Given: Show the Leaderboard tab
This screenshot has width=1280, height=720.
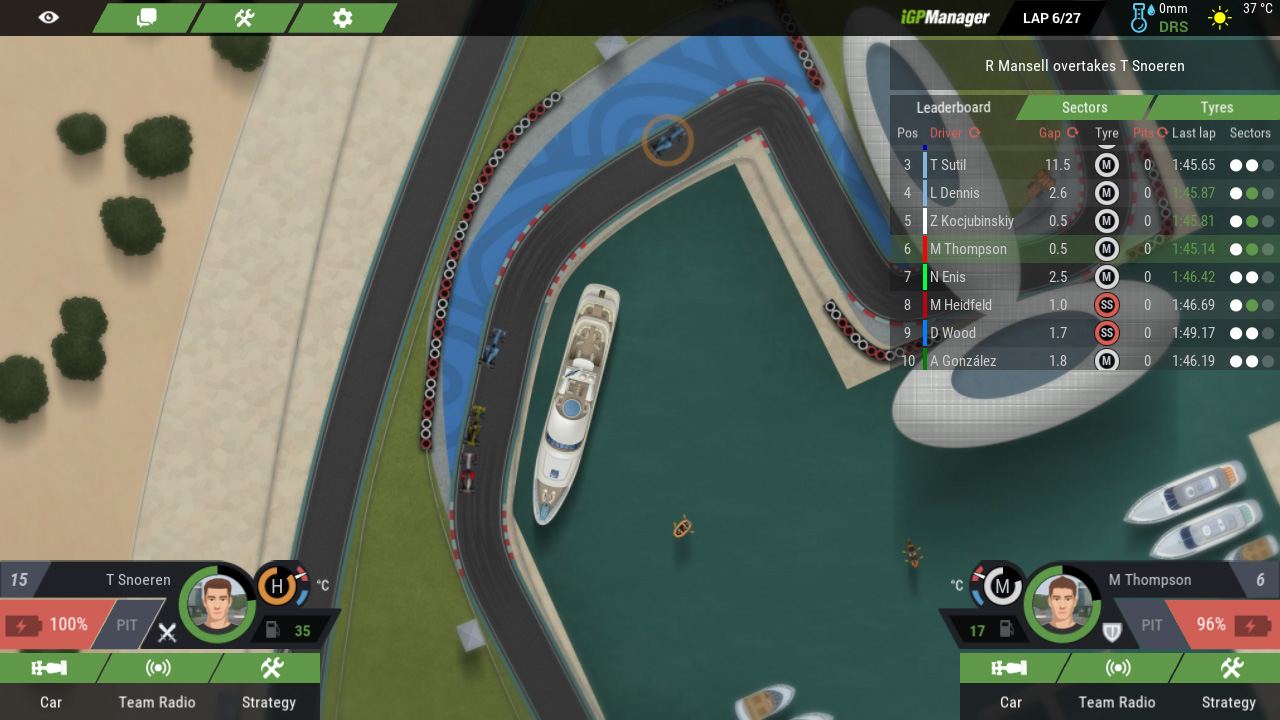Looking at the screenshot, I should [953, 107].
